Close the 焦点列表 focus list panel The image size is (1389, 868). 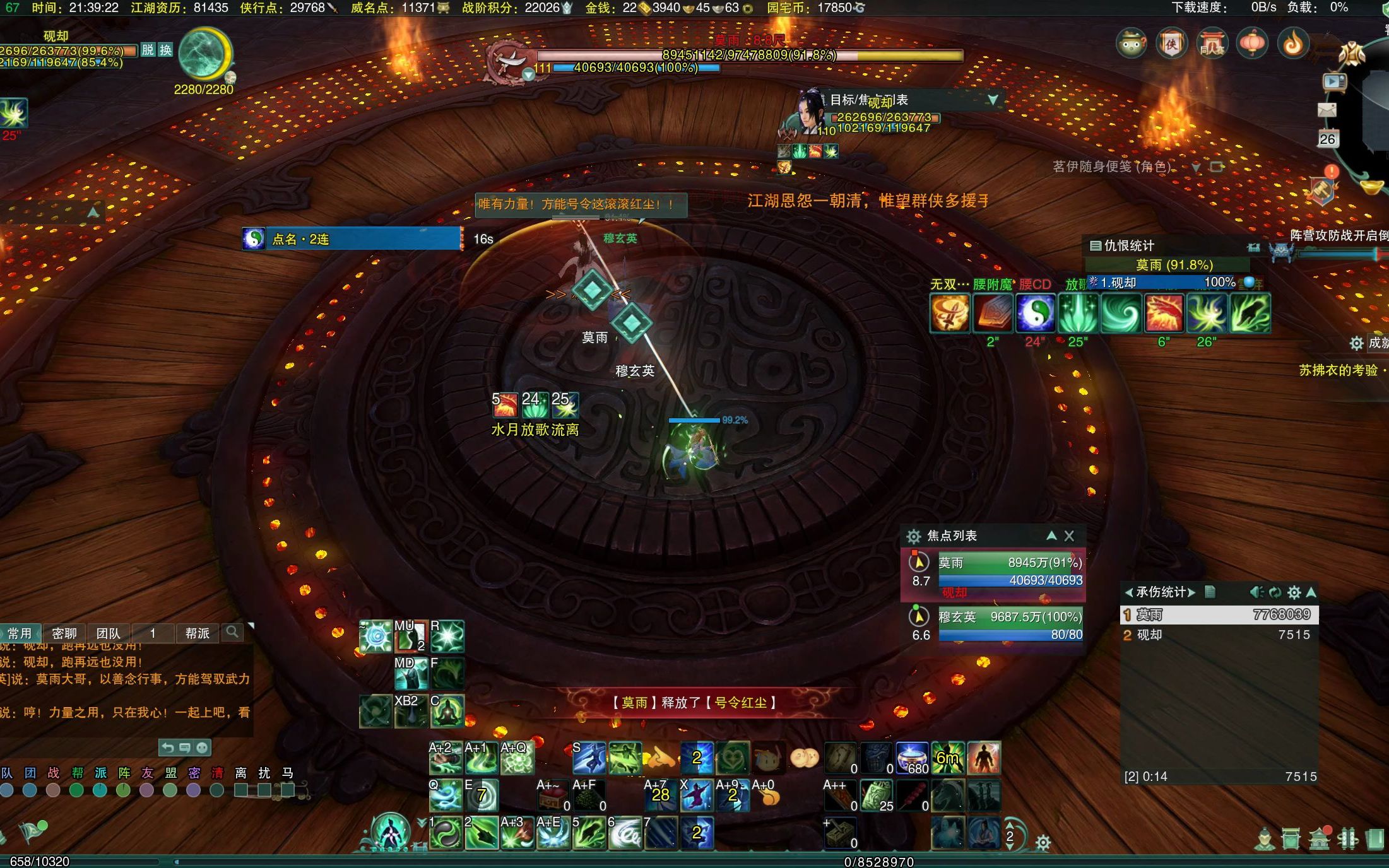(x=1069, y=536)
